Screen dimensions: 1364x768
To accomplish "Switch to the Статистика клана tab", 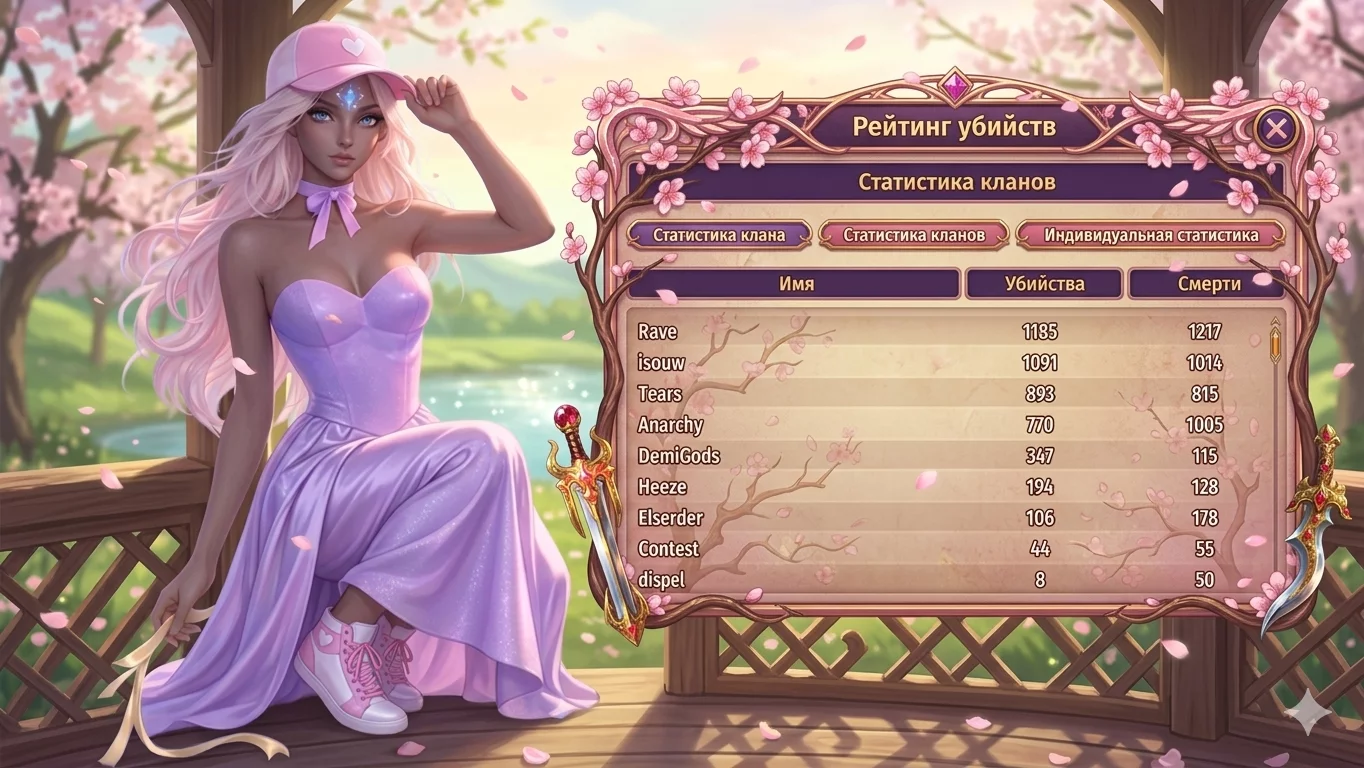I will (x=718, y=236).
